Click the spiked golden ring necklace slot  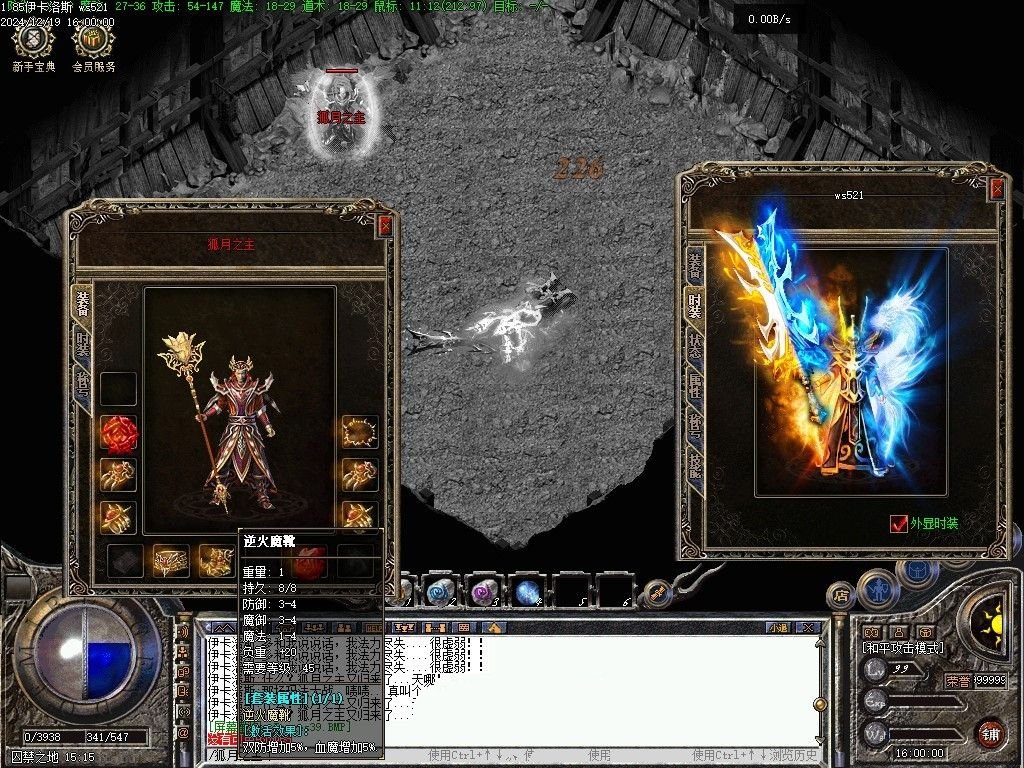[x=359, y=432]
